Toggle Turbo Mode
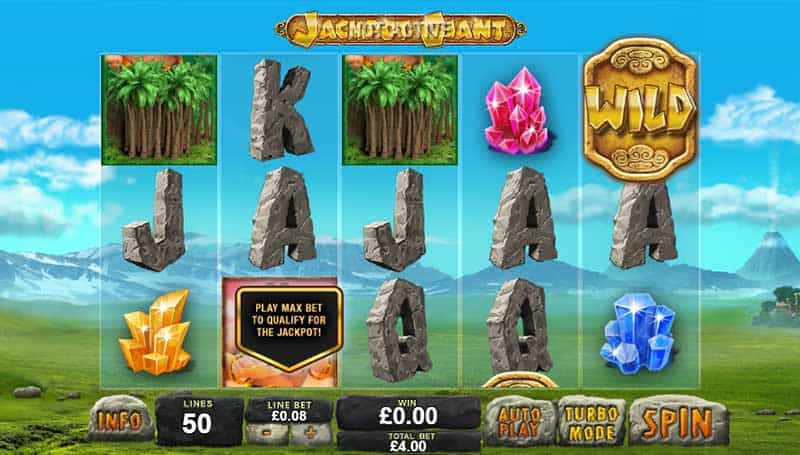The height and width of the screenshot is (455, 800). coord(591,420)
